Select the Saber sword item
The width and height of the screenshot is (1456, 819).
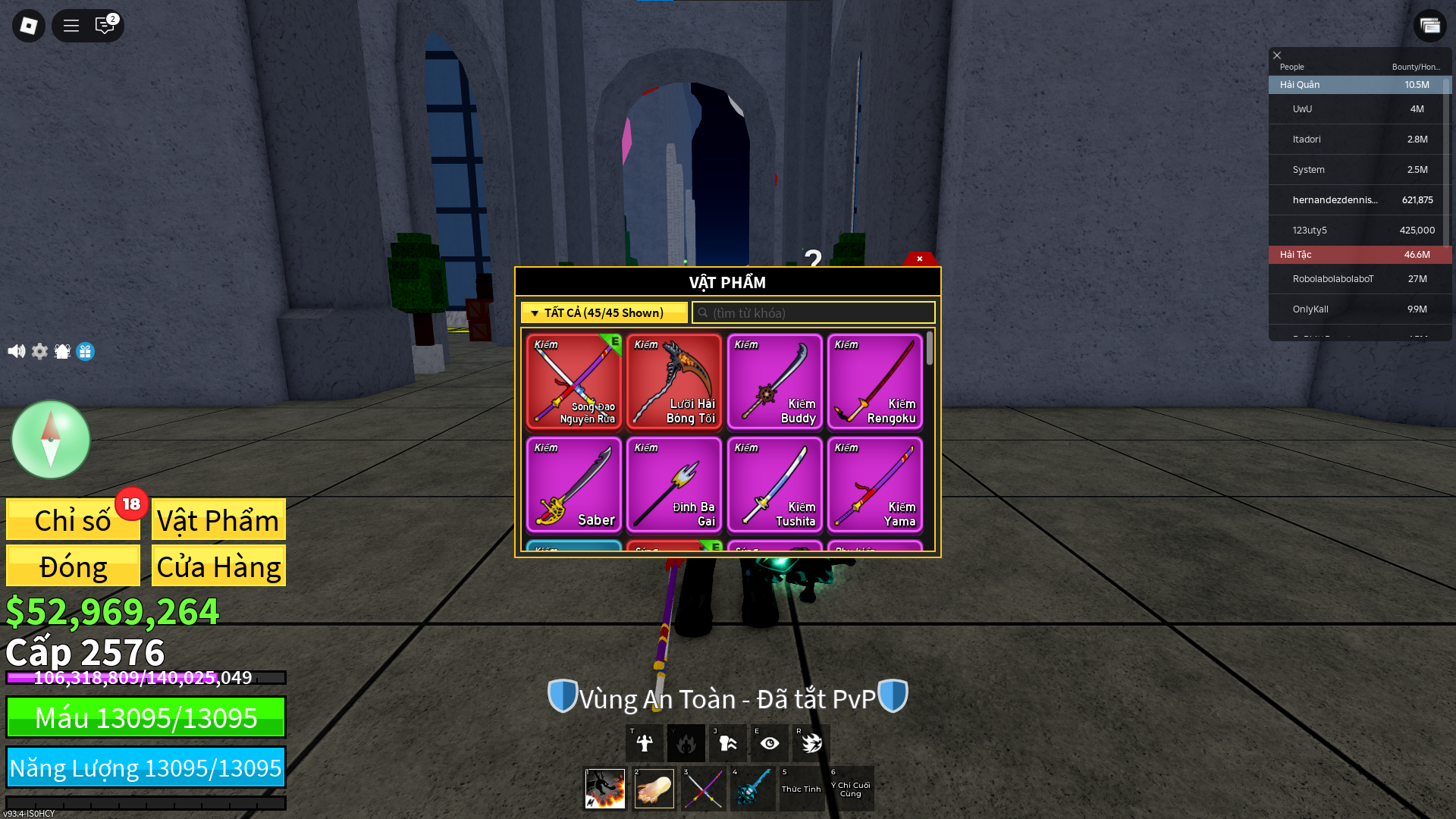click(574, 485)
